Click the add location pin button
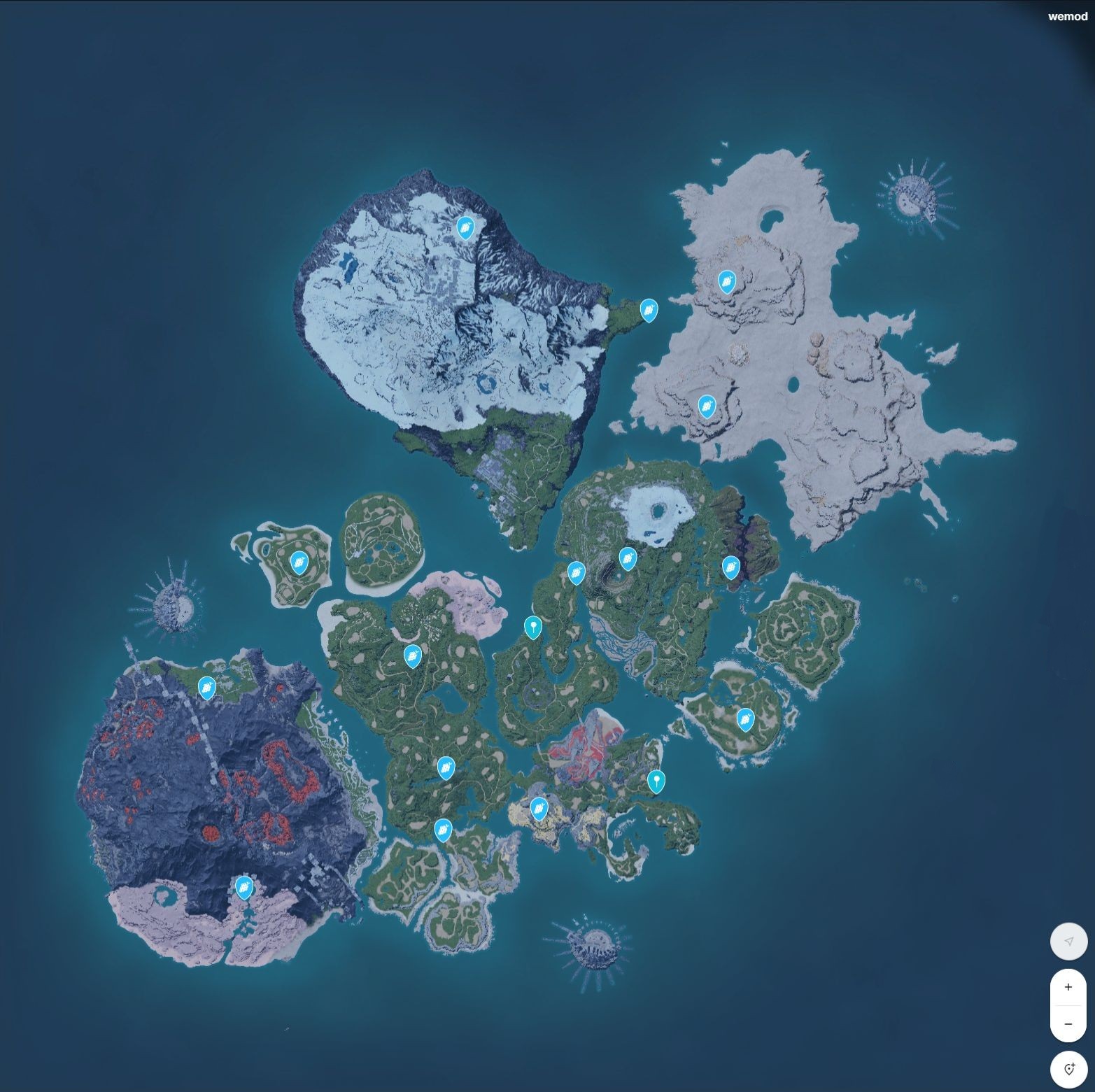Viewport: 1095px width, 1092px height. [x=1068, y=1068]
